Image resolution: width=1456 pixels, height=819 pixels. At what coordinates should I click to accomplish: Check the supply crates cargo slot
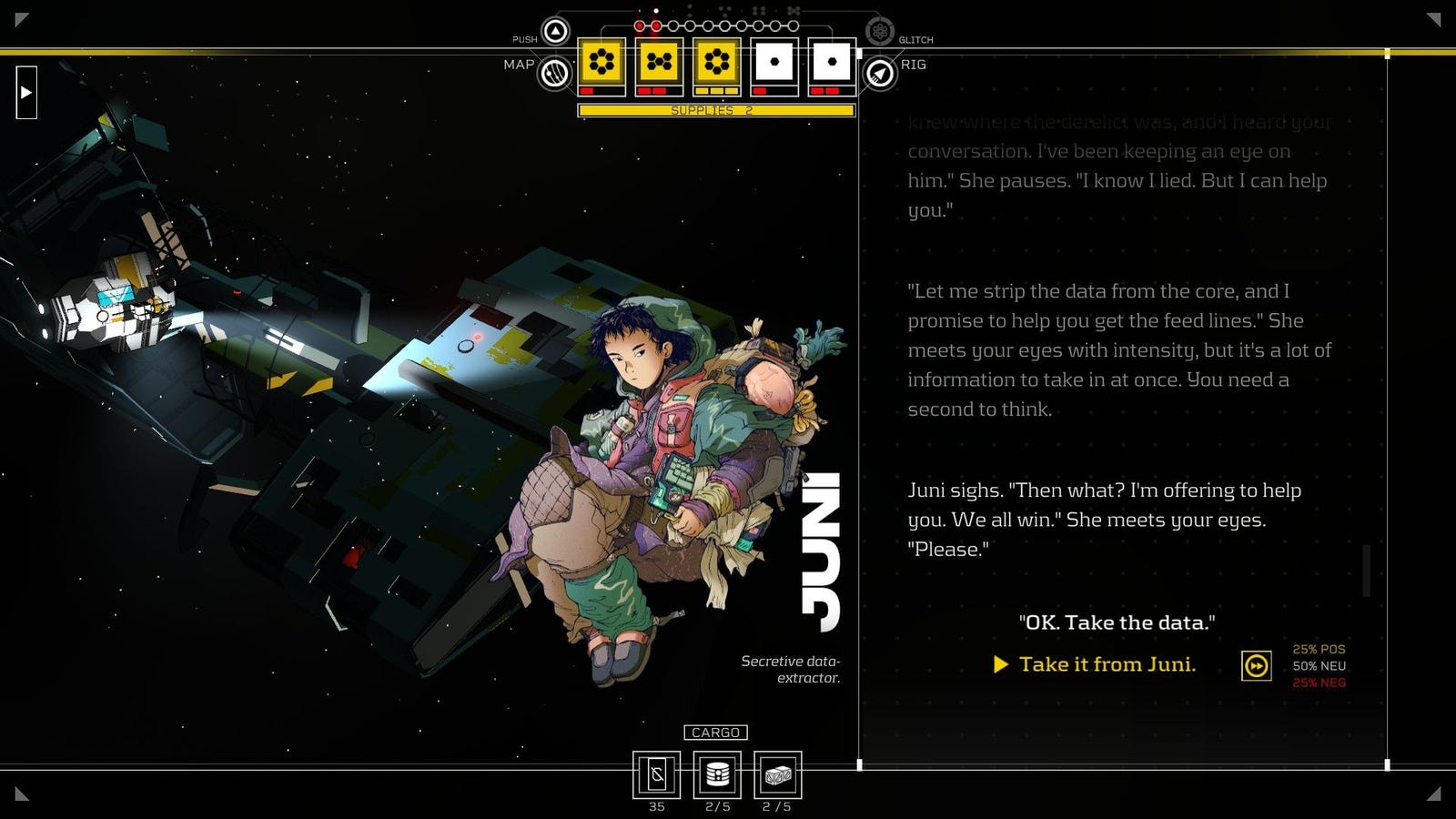coord(777,775)
